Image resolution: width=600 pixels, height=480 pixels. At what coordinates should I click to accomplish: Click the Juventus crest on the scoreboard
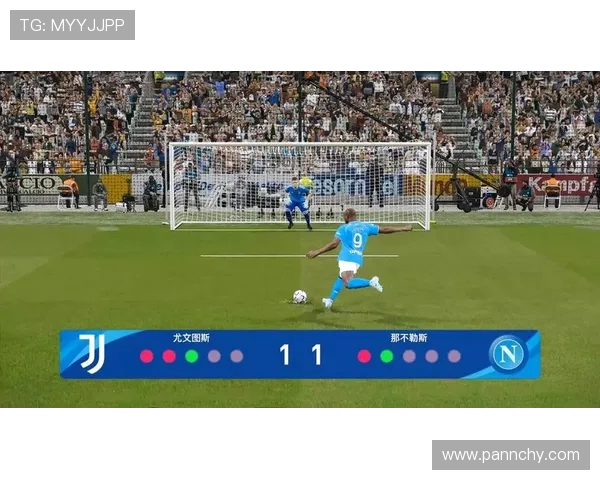(x=92, y=354)
